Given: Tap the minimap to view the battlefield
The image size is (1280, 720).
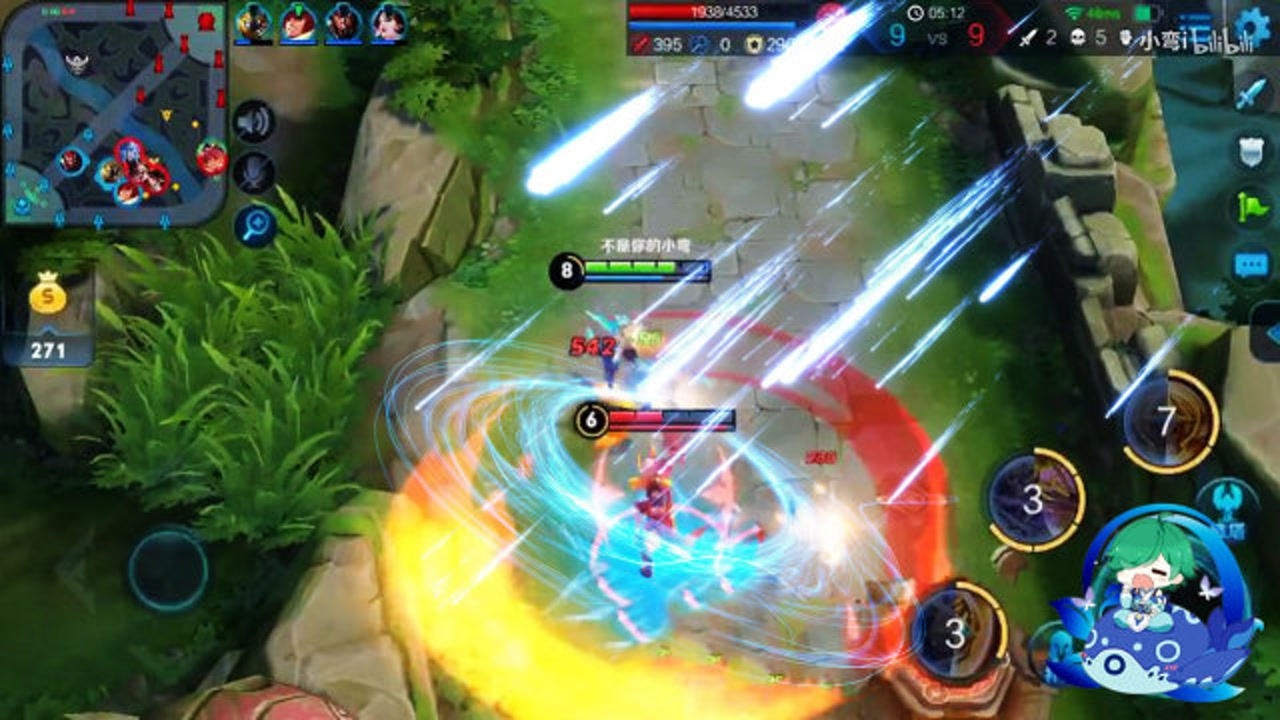Looking at the screenshot, I should [115, 112].
